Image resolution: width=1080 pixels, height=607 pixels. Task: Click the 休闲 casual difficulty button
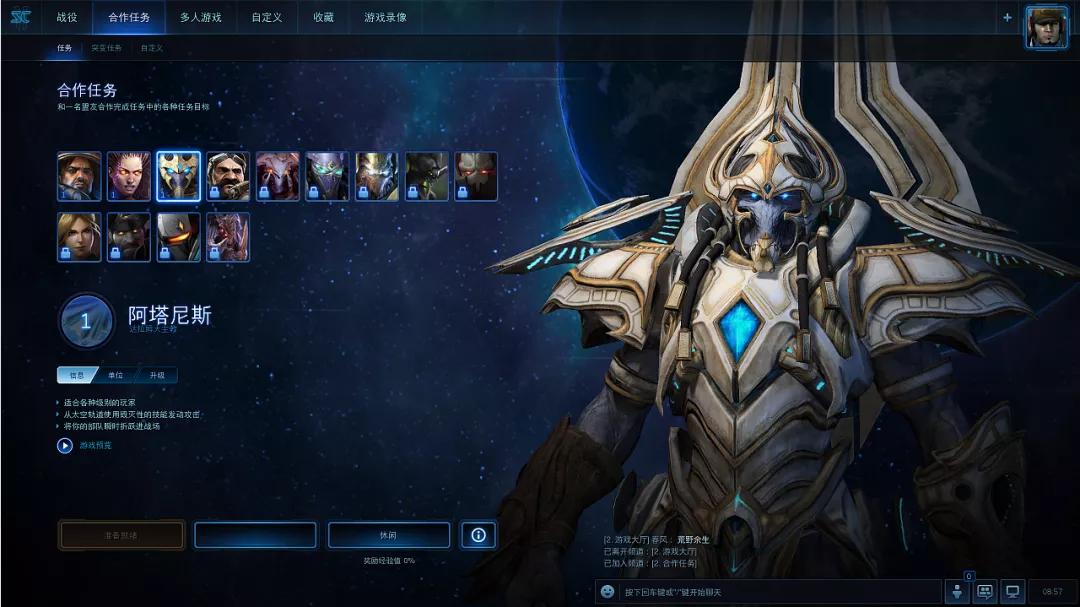(x=389, y=535)
